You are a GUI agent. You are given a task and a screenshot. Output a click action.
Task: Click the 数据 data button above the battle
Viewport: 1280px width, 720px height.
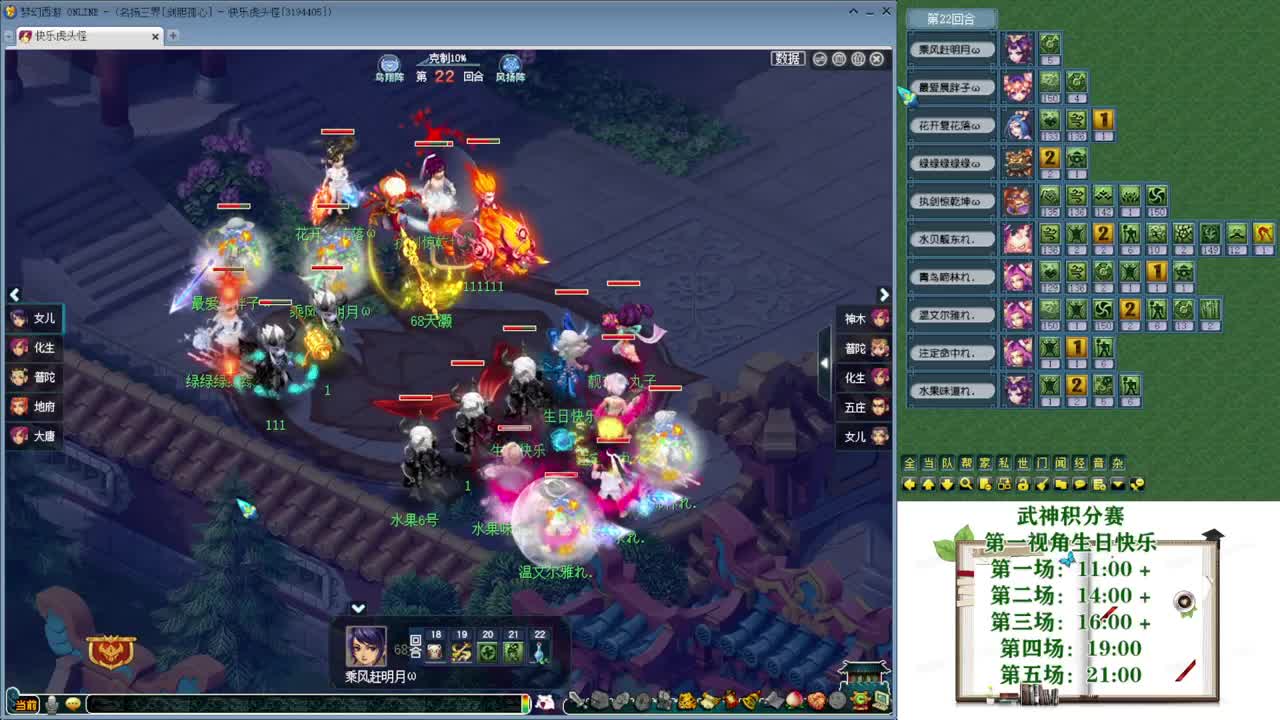(x=786, y=57)
